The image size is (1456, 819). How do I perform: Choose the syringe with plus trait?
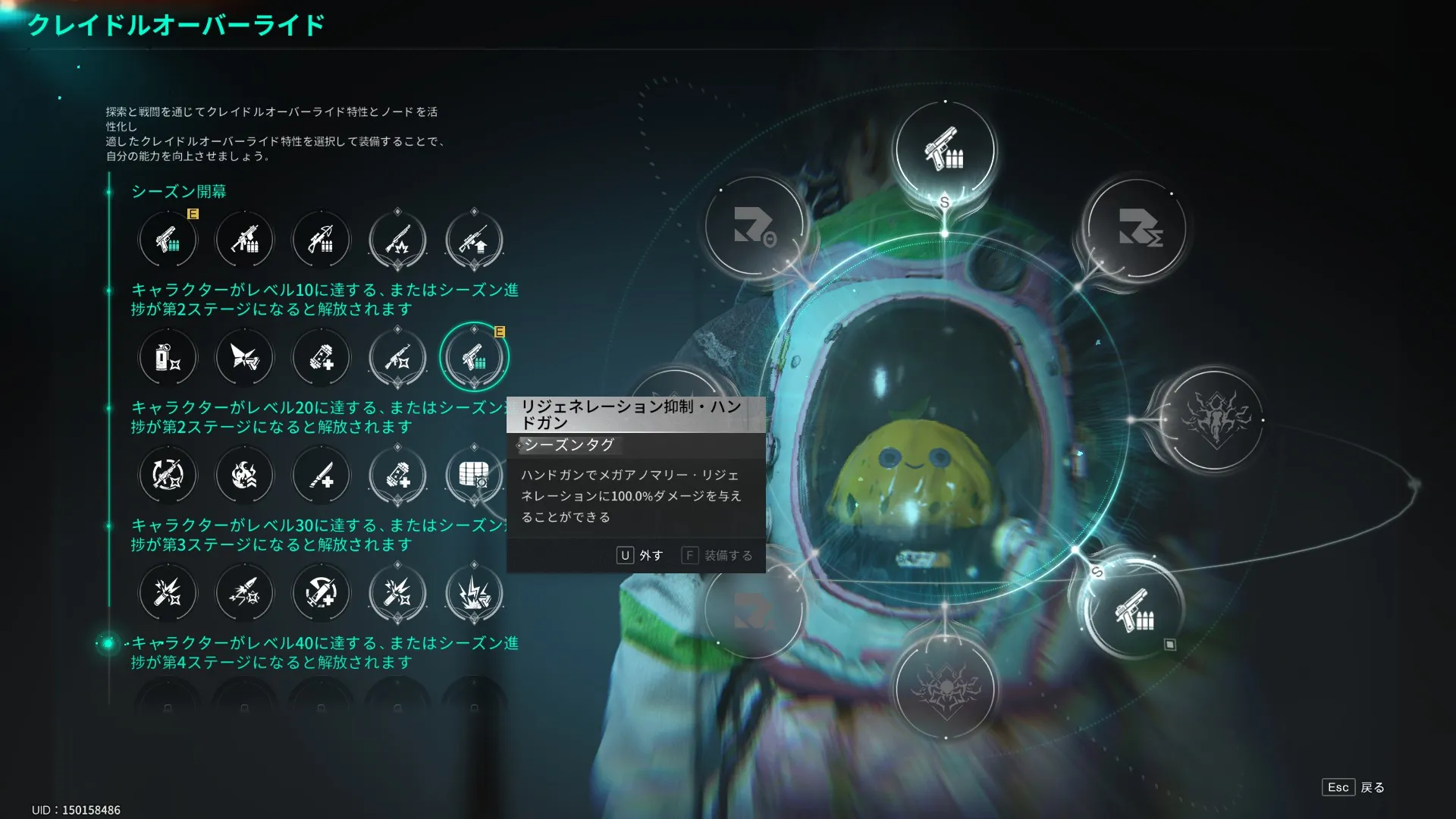(321, 593)
